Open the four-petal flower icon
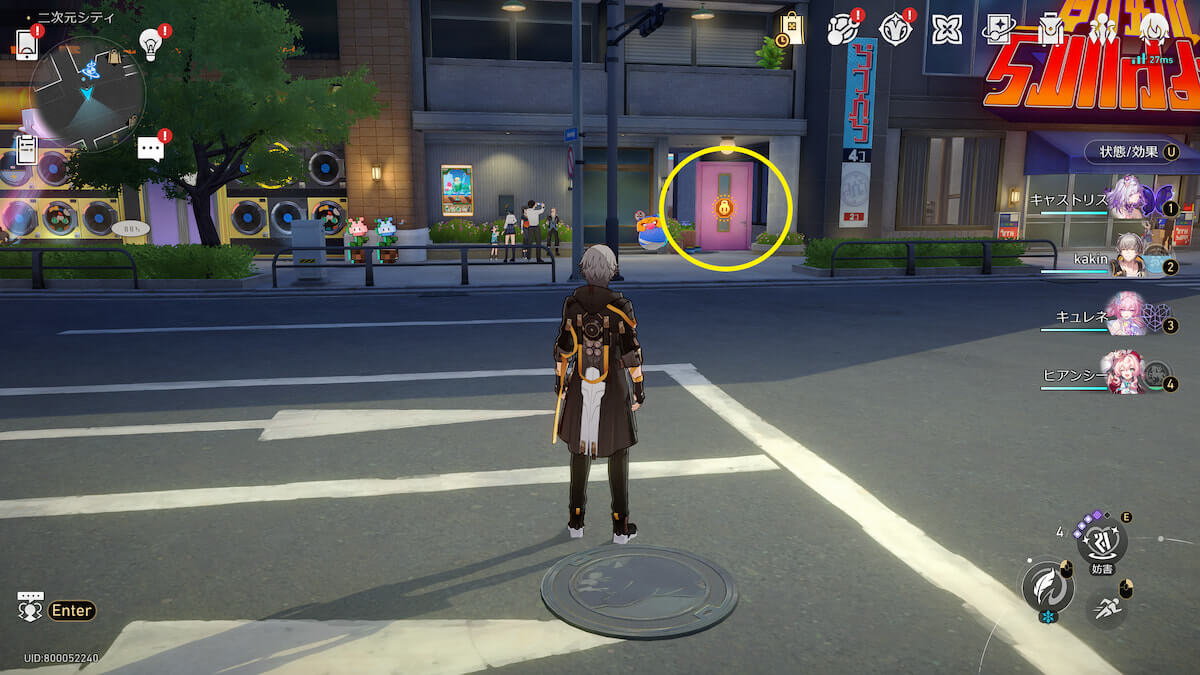Screen dimensions: 1200x675 [x=946, y=30]
